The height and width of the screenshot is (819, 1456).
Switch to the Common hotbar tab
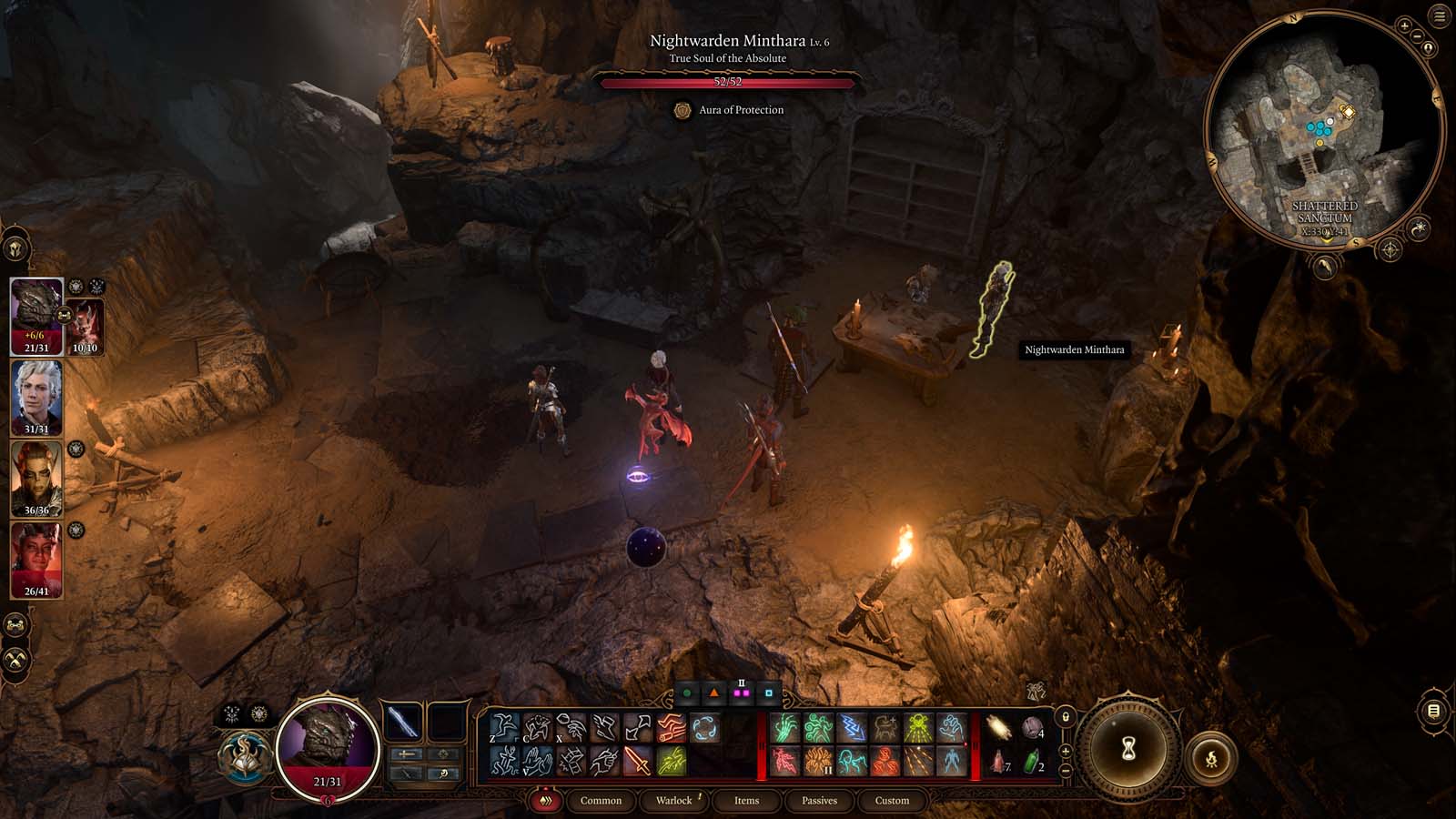coord(601,801)
